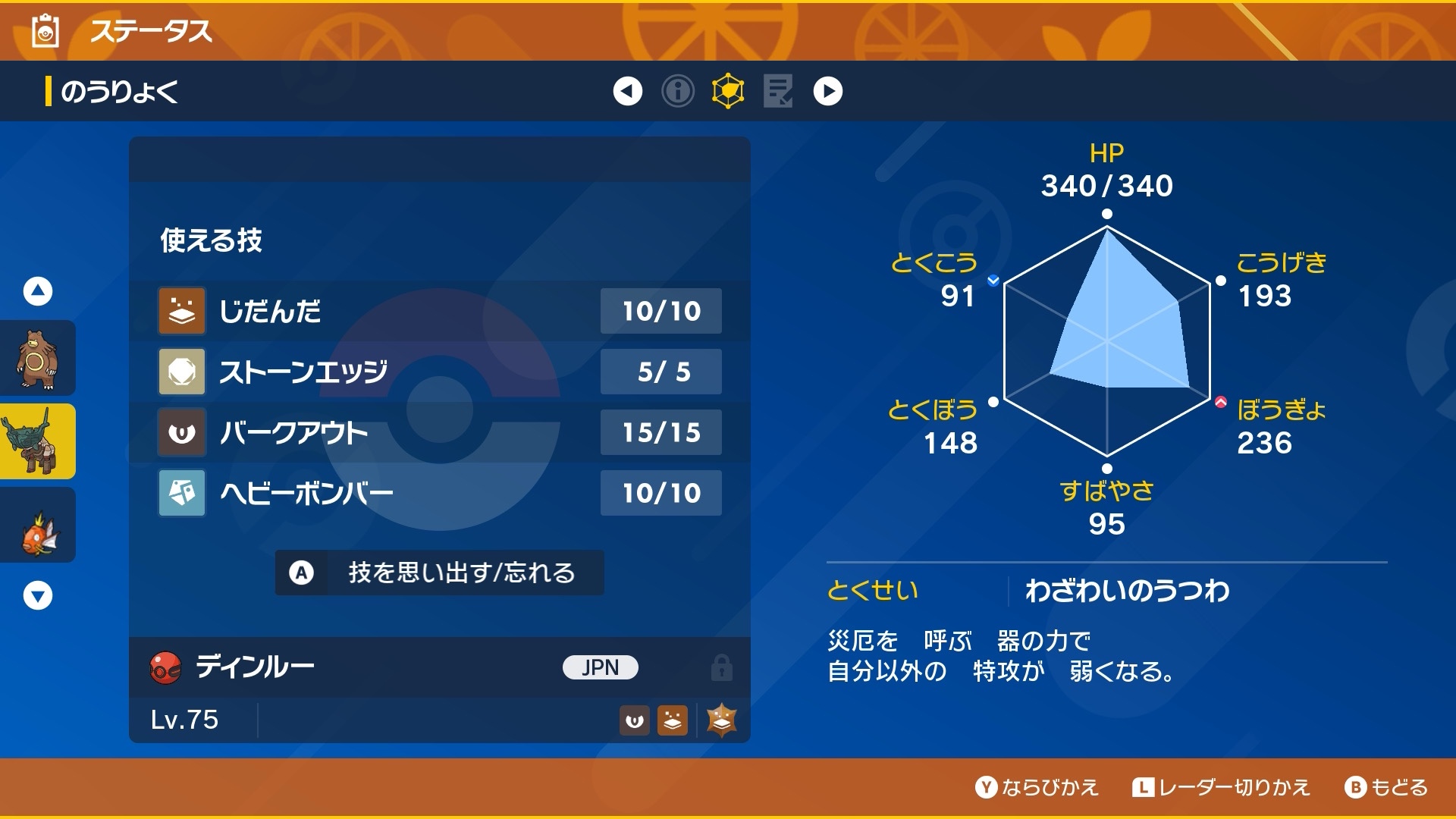The height and width of the screenshot is (819, 1456).
Task: Choose the ストーンエッジ move row
Action: coord(440,372)
